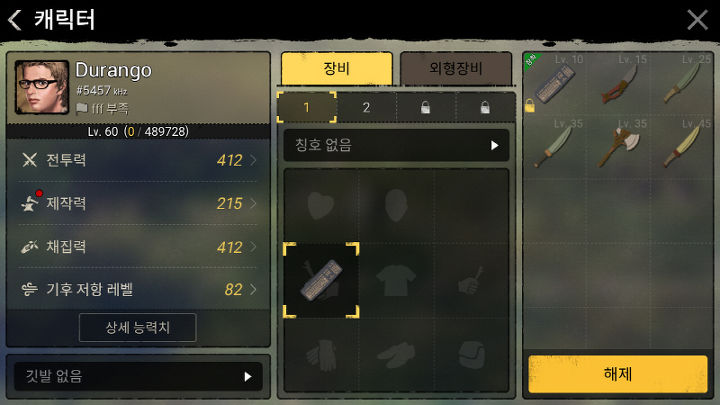
Task: Switch to the 장비 equipment tab
Action: click(x=336, y=68)
